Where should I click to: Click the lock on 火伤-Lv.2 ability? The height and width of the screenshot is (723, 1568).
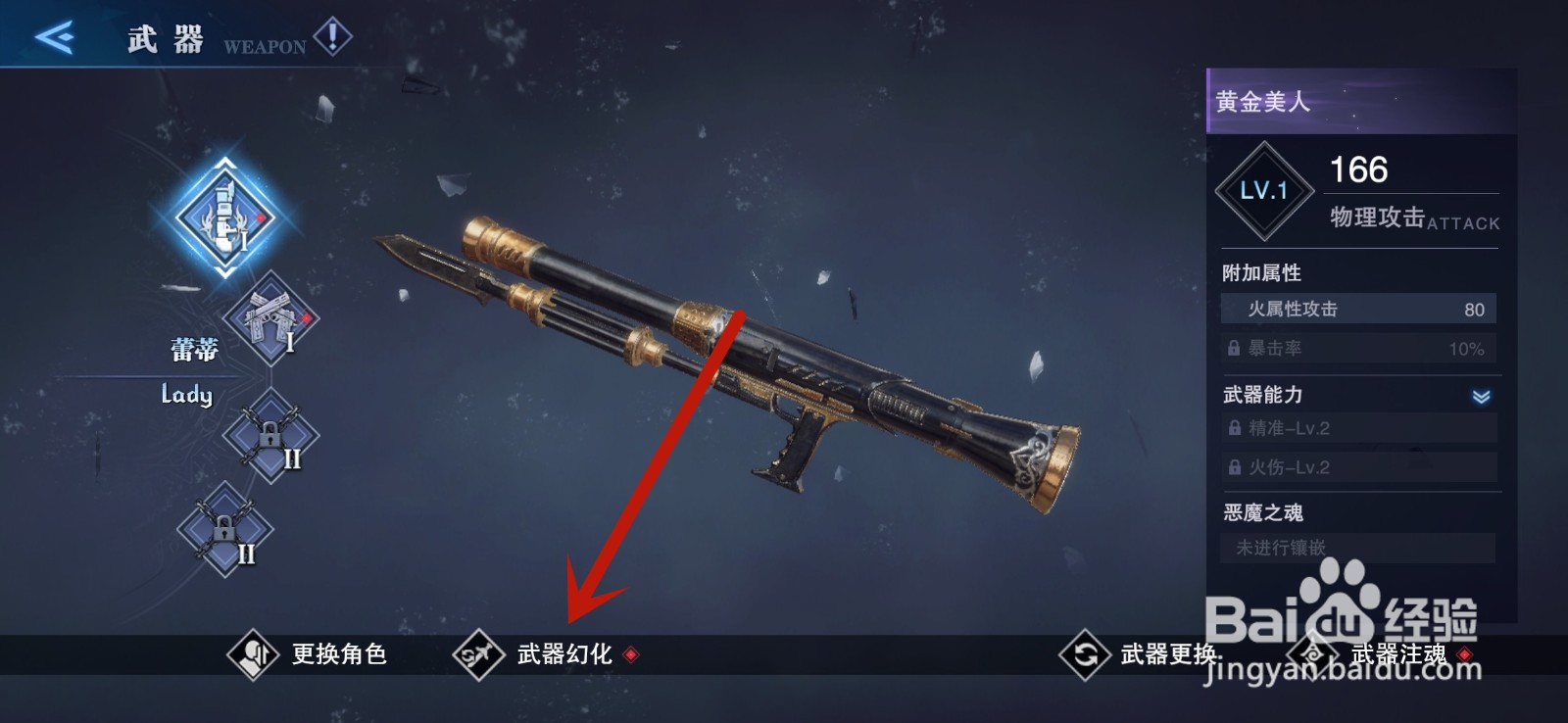[1234, 468]
